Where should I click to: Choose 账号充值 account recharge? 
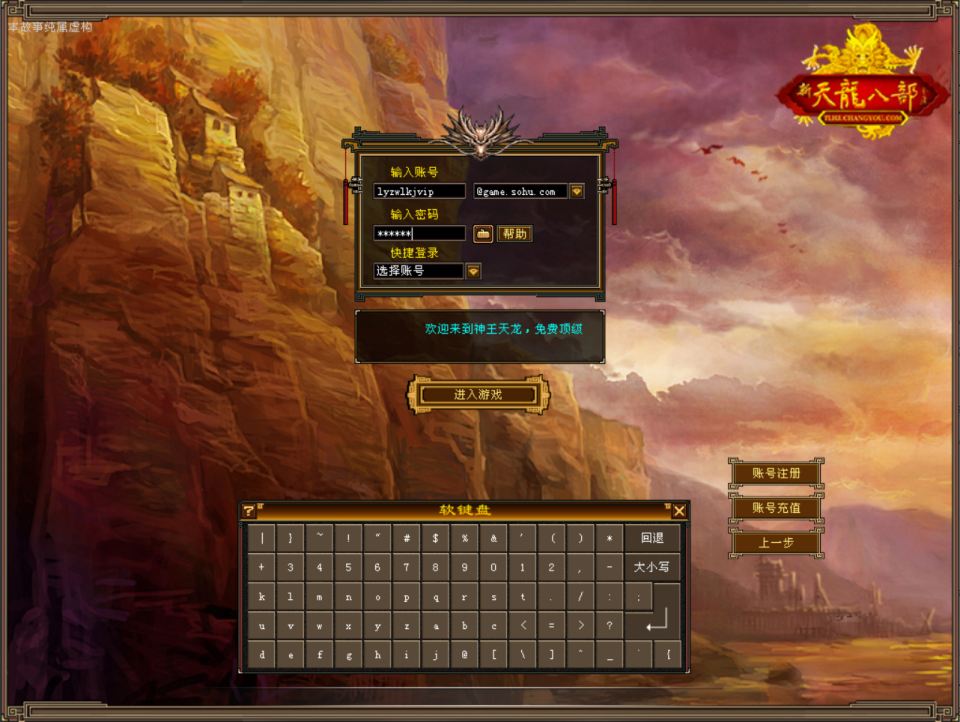[776, 508]
